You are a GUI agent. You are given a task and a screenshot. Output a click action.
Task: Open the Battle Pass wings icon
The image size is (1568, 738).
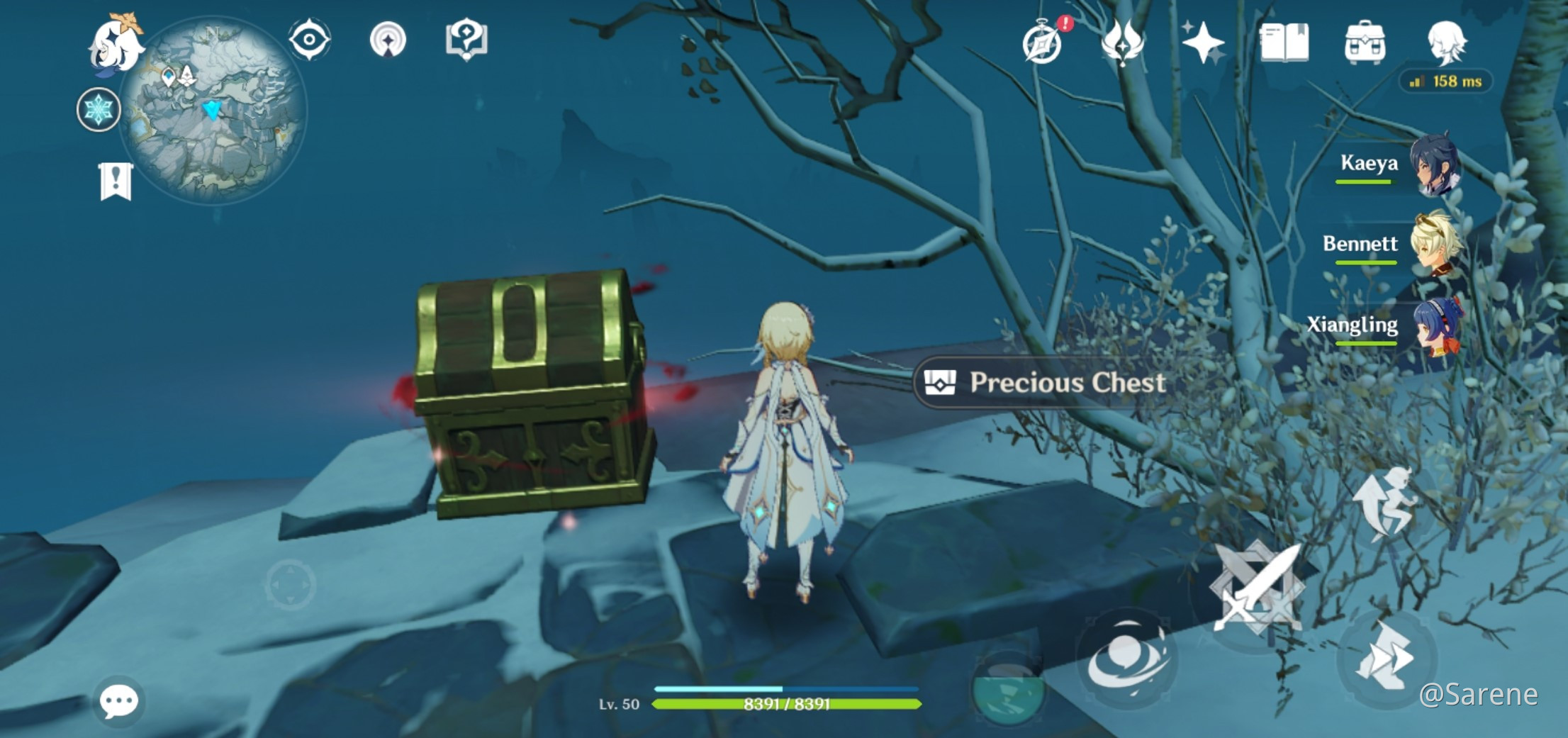point(1124,43)
